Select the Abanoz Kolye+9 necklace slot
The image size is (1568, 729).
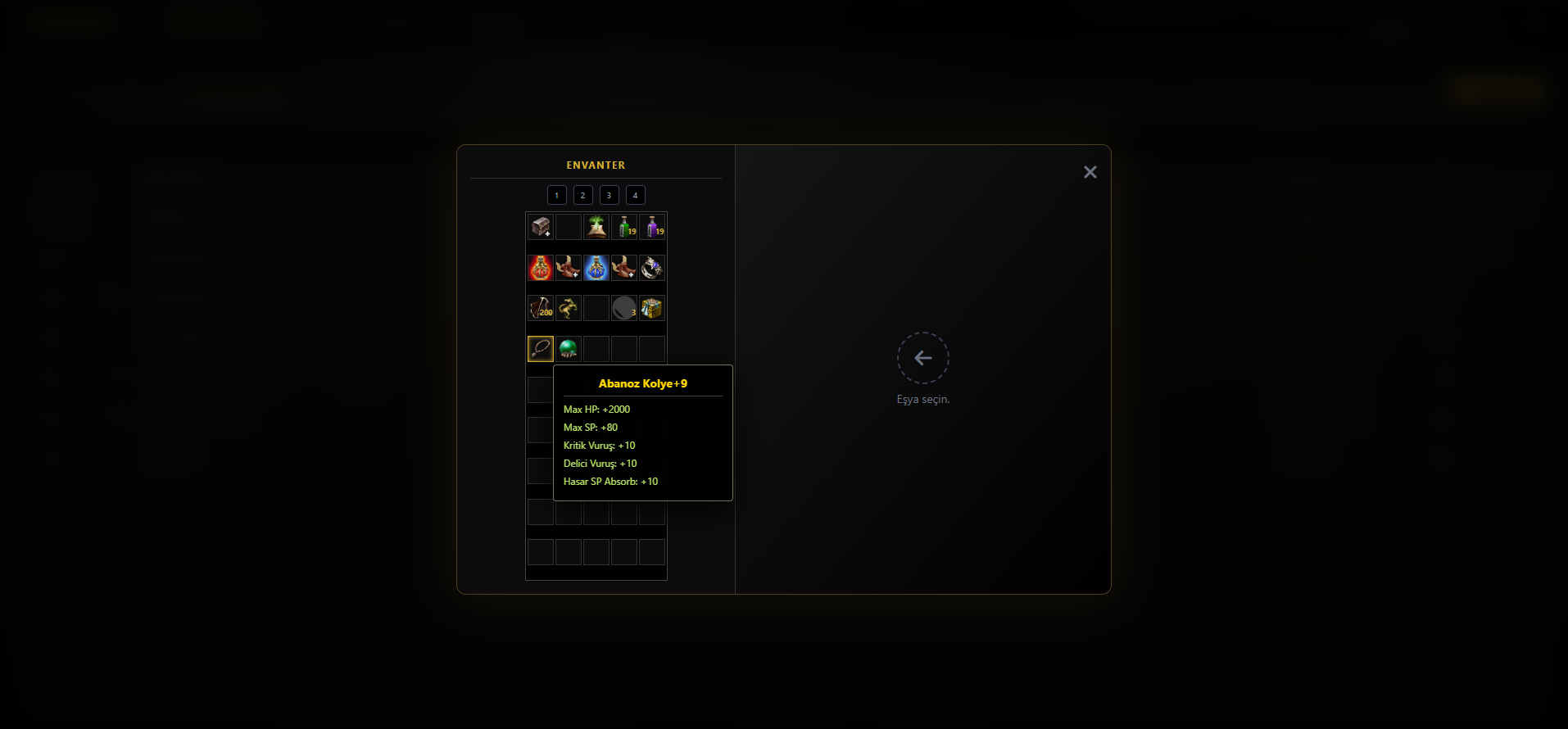pos(541,349)
